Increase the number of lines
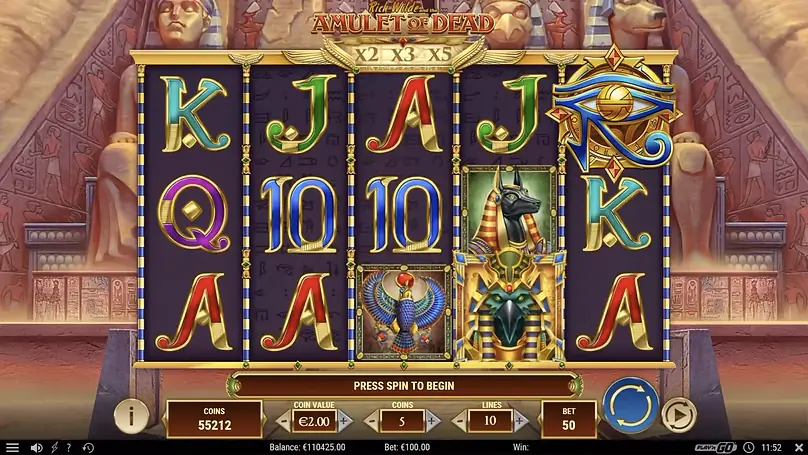Viewport: 808px width, 455px height. pos(522,421)
